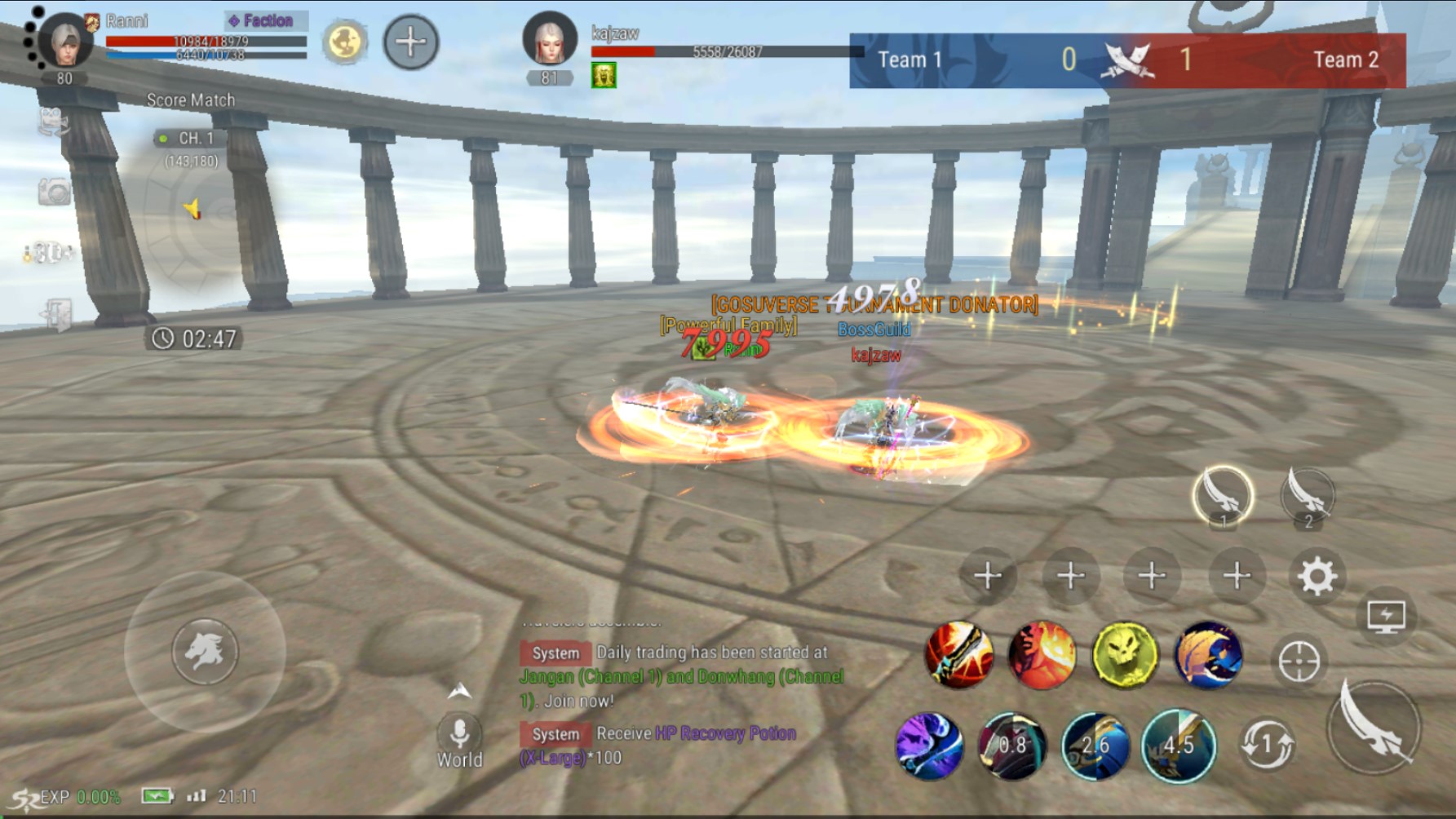Open Ranni's character portrait

[x=65, y=41]
